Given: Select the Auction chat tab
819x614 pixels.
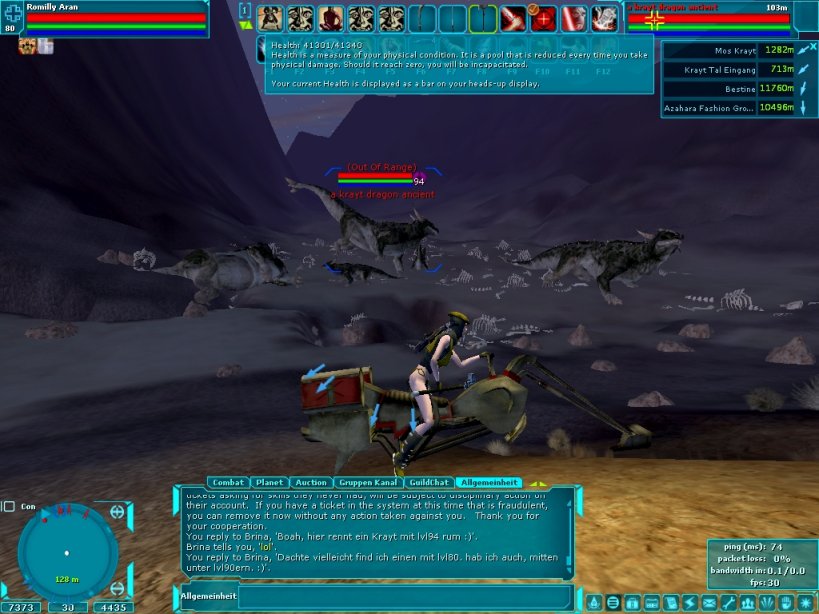Looking at the screenshot, I should coord(311,482).
